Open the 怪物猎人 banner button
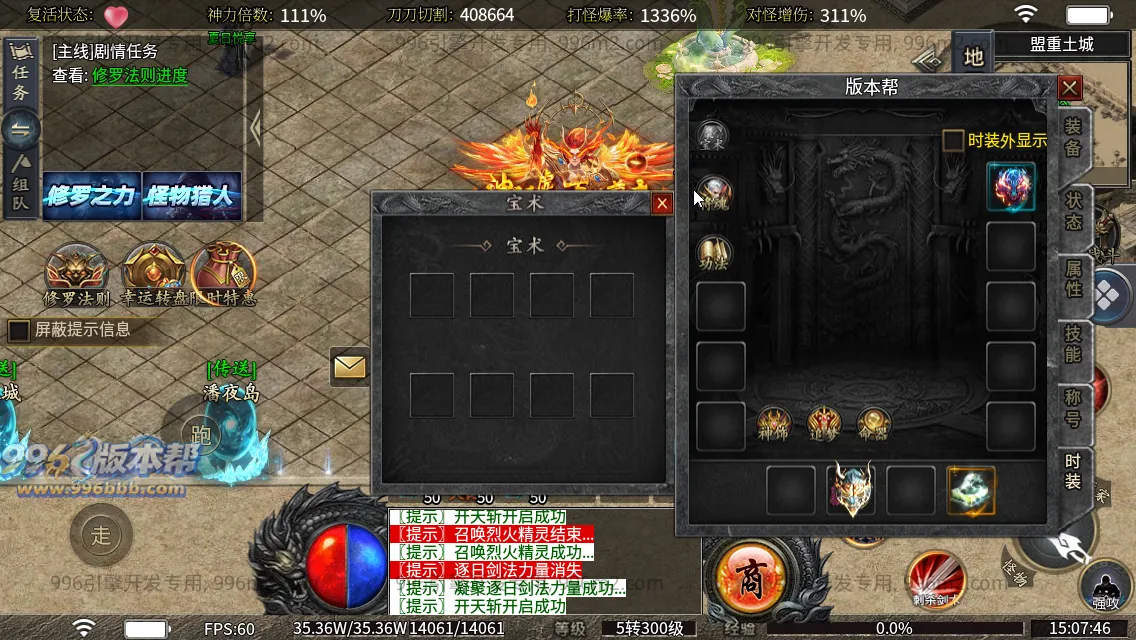Screen dimensions: 1136x640 coord(192,196)
